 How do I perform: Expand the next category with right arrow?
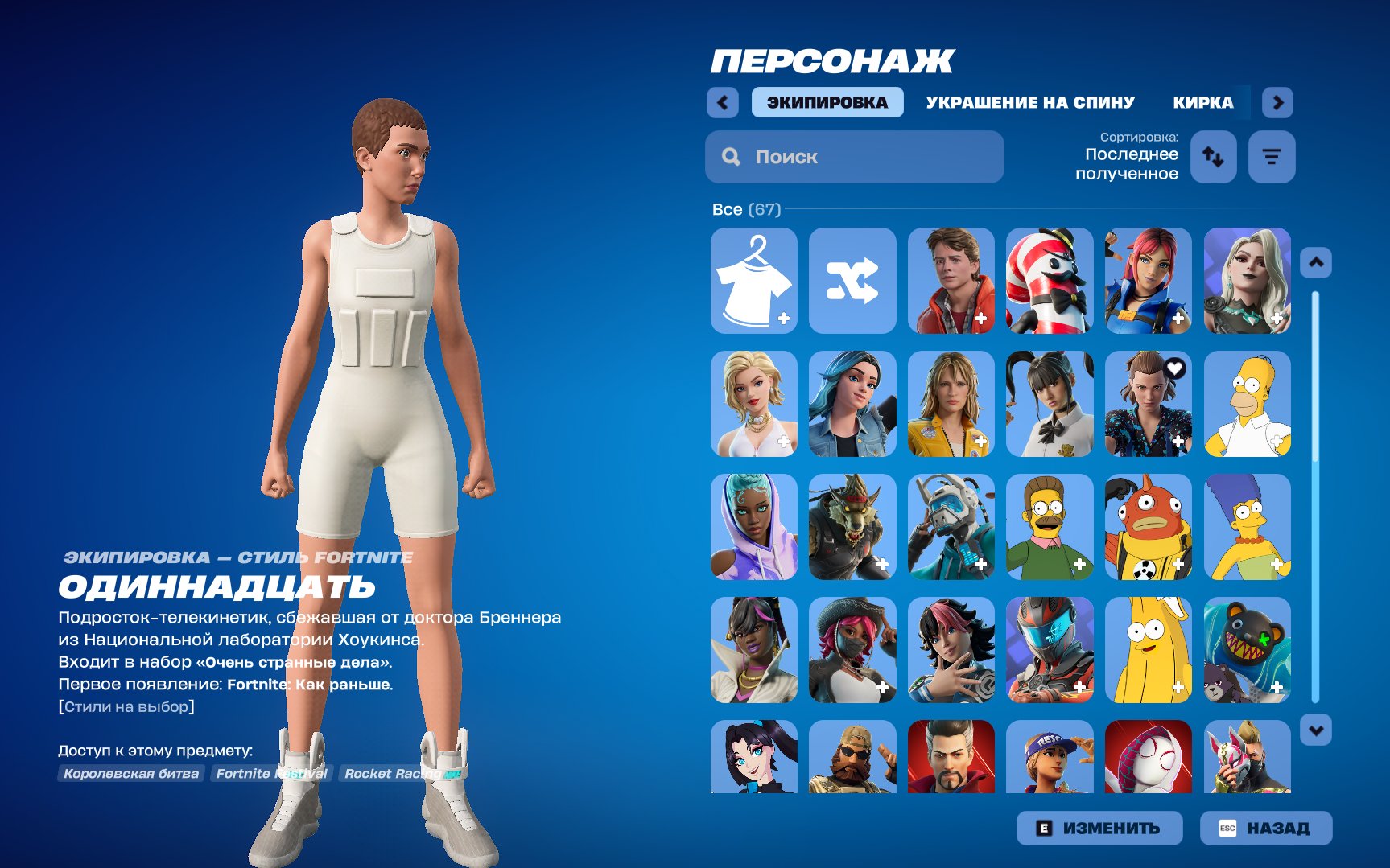pos(1278,102)
